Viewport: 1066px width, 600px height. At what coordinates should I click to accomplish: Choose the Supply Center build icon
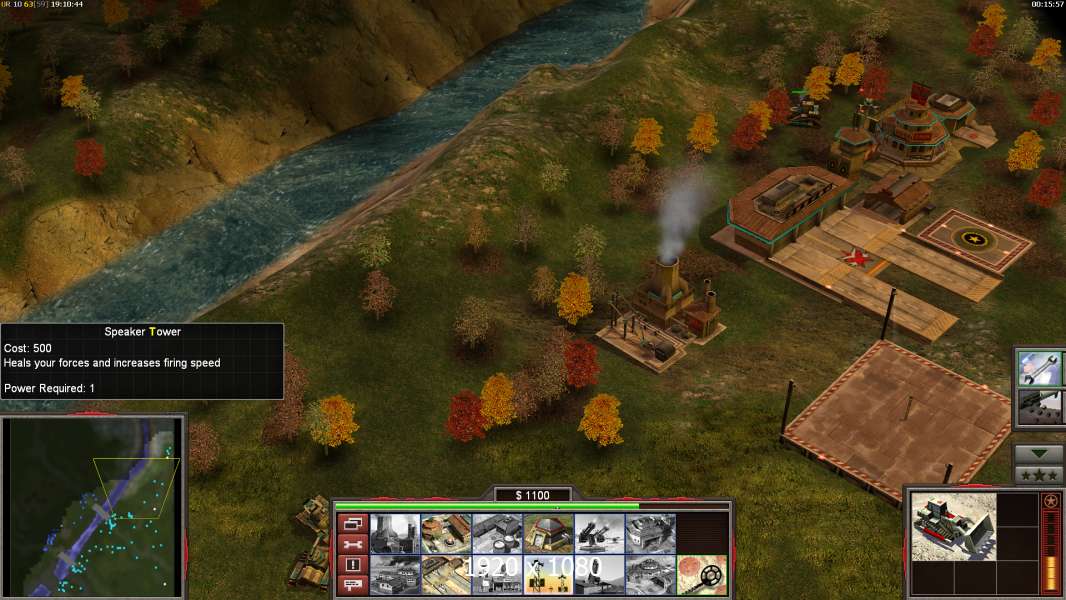pos(497,534)
